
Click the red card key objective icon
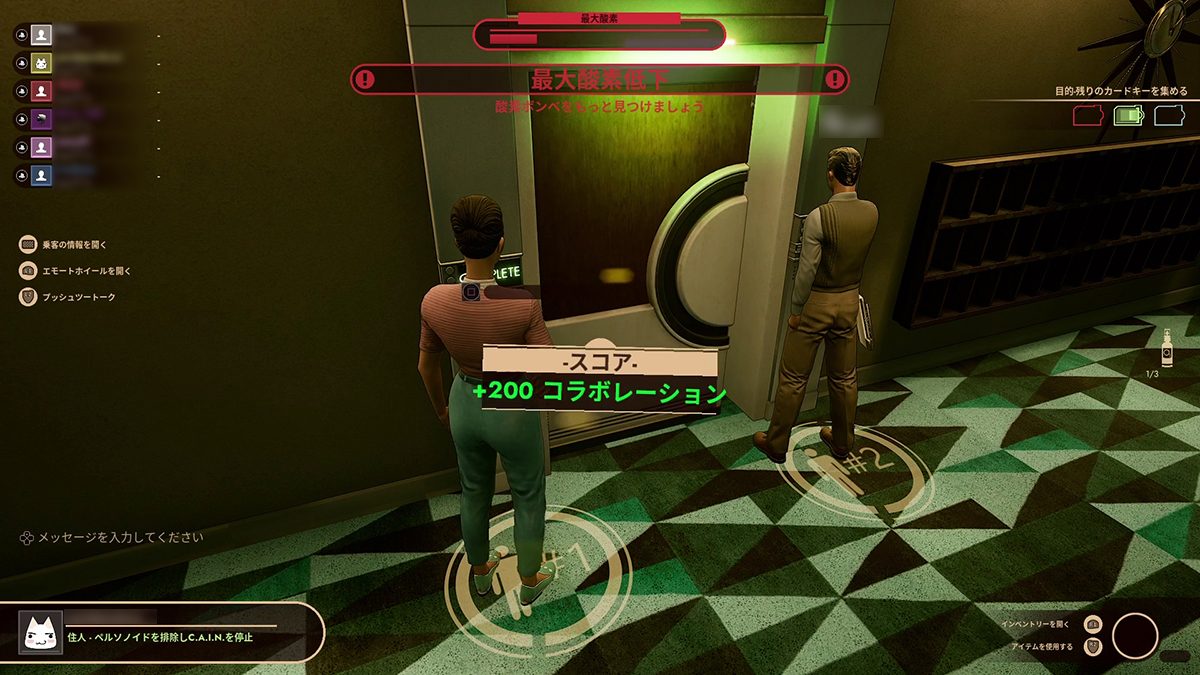[1087, 116]
